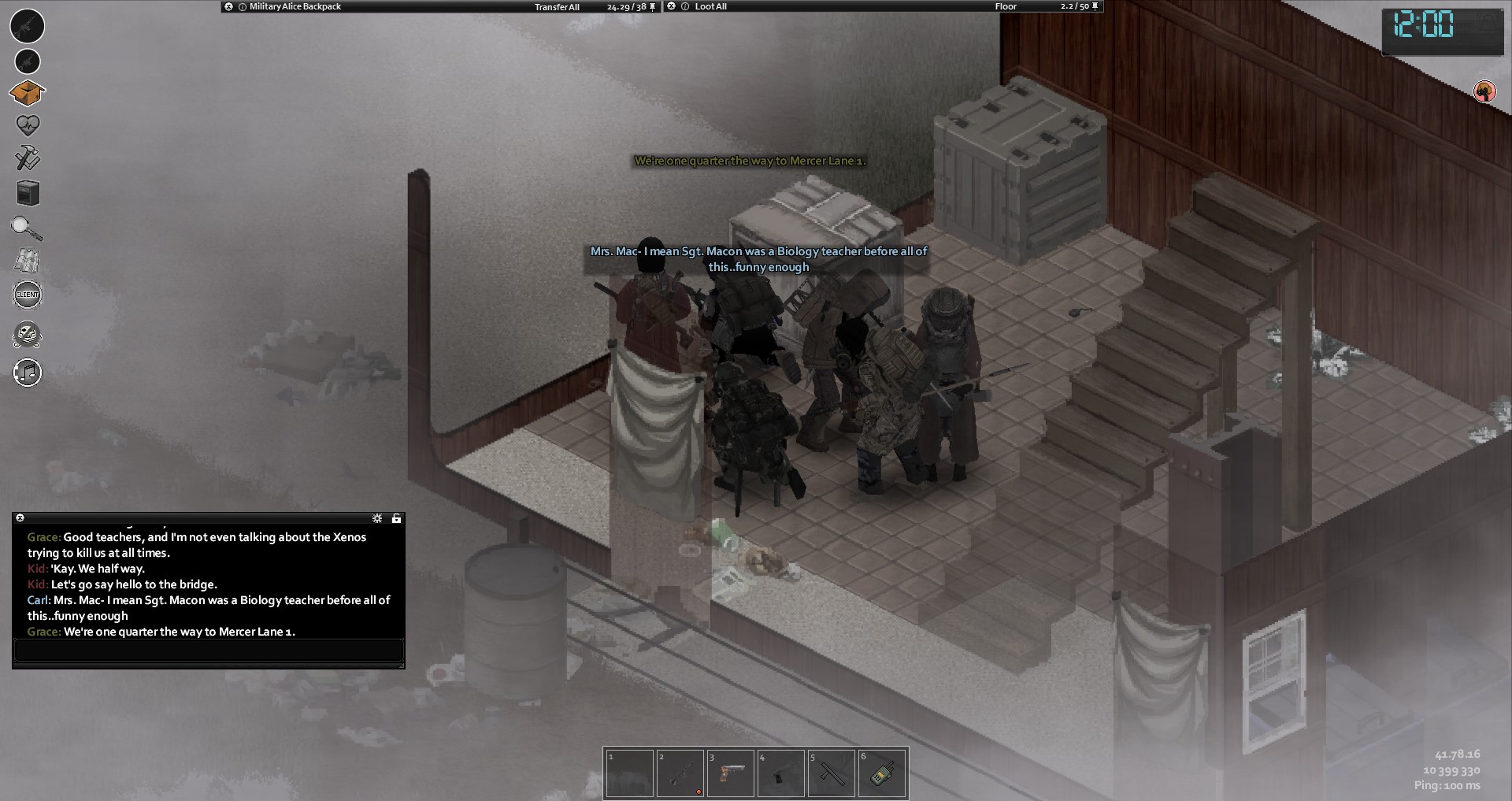Focus the chat text input field
The image size is (1512, 801).
coord(208,651)
